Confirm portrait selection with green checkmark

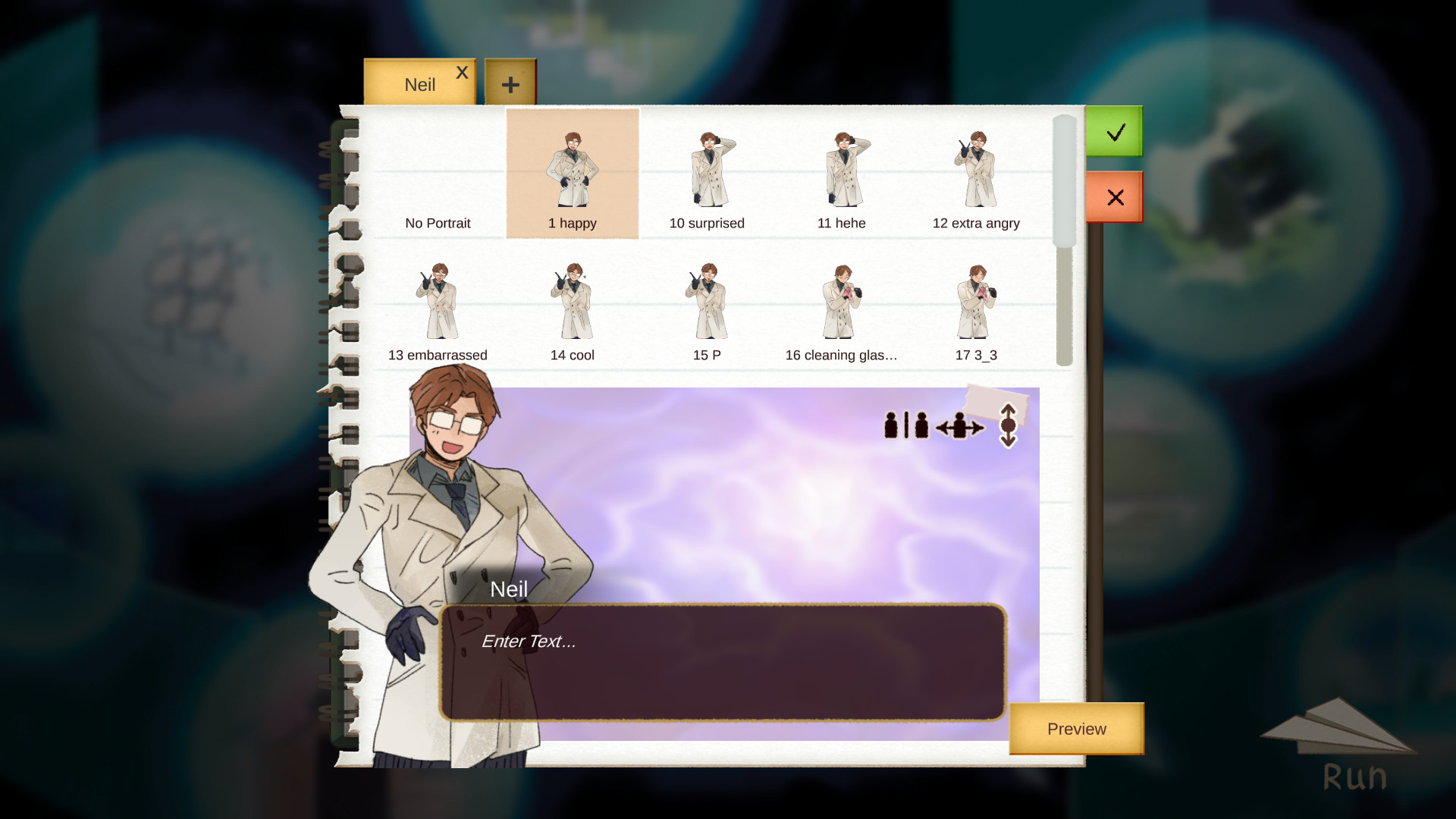coord(1114,132)
